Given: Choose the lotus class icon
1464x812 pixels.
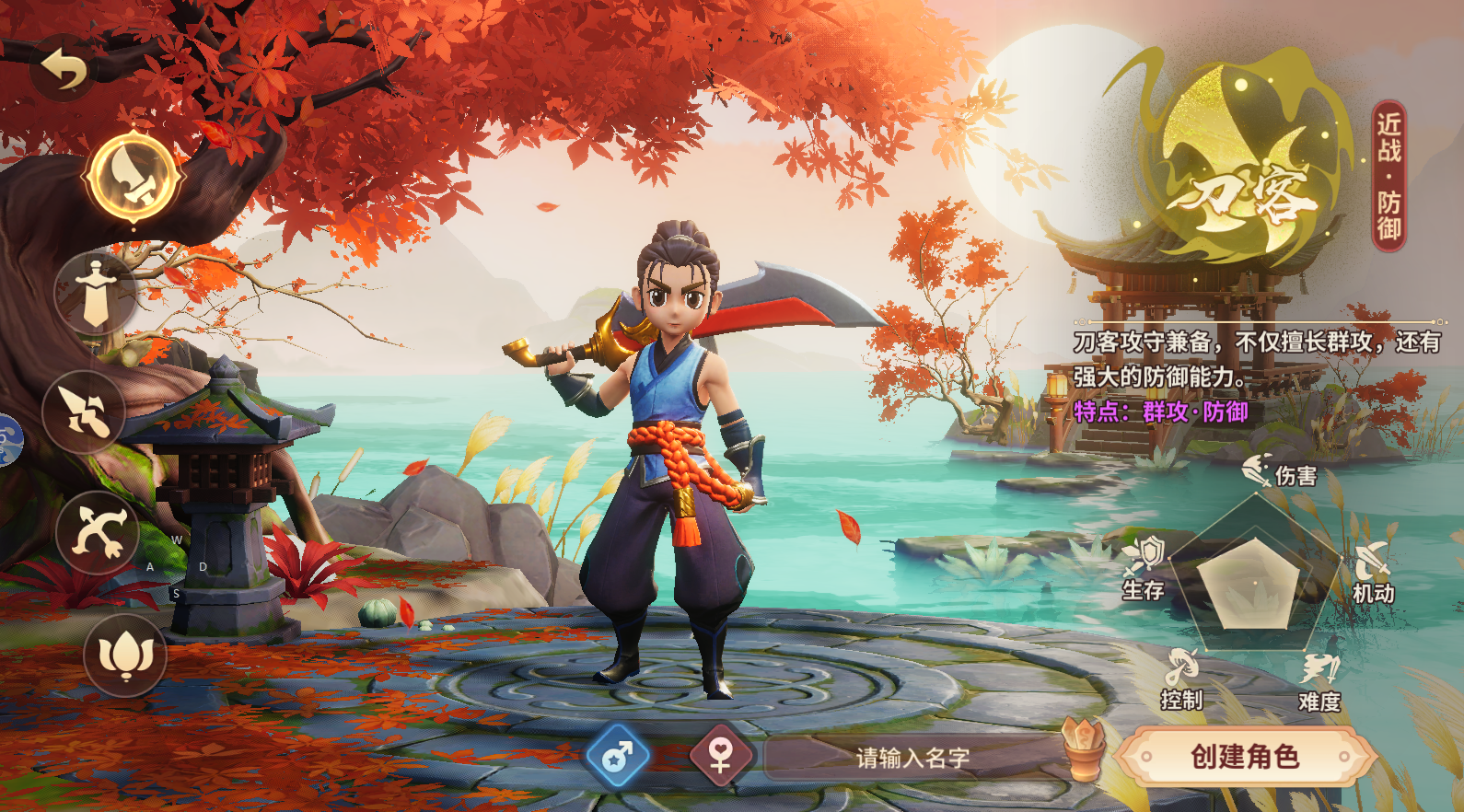Looking at the screenshot, I should pos(125,655).
